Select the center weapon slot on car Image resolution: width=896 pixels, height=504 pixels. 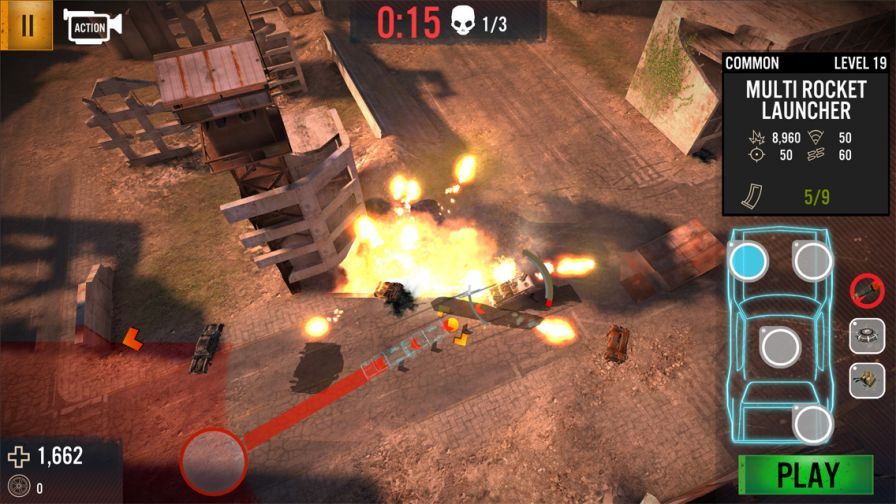pyautogui.click(x=780, y=347)
